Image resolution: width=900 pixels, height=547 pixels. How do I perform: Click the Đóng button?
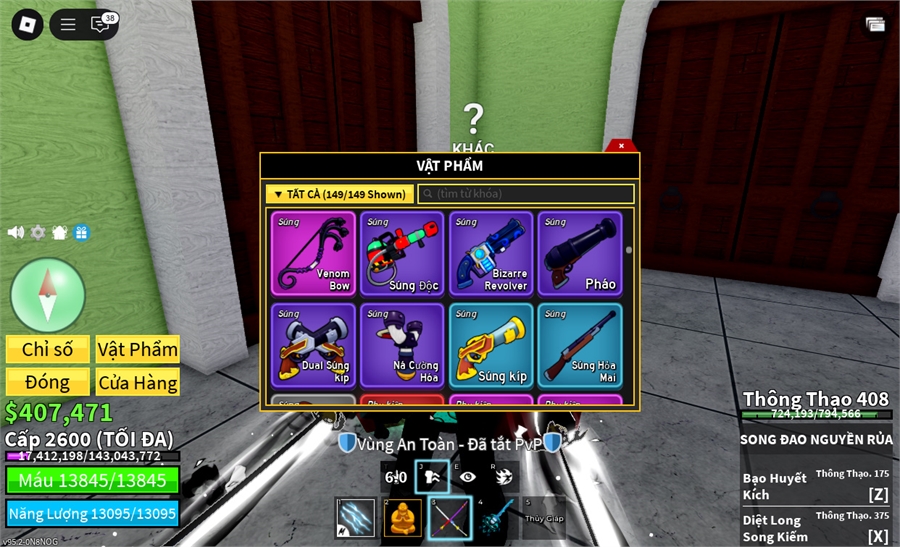(48, 382)
